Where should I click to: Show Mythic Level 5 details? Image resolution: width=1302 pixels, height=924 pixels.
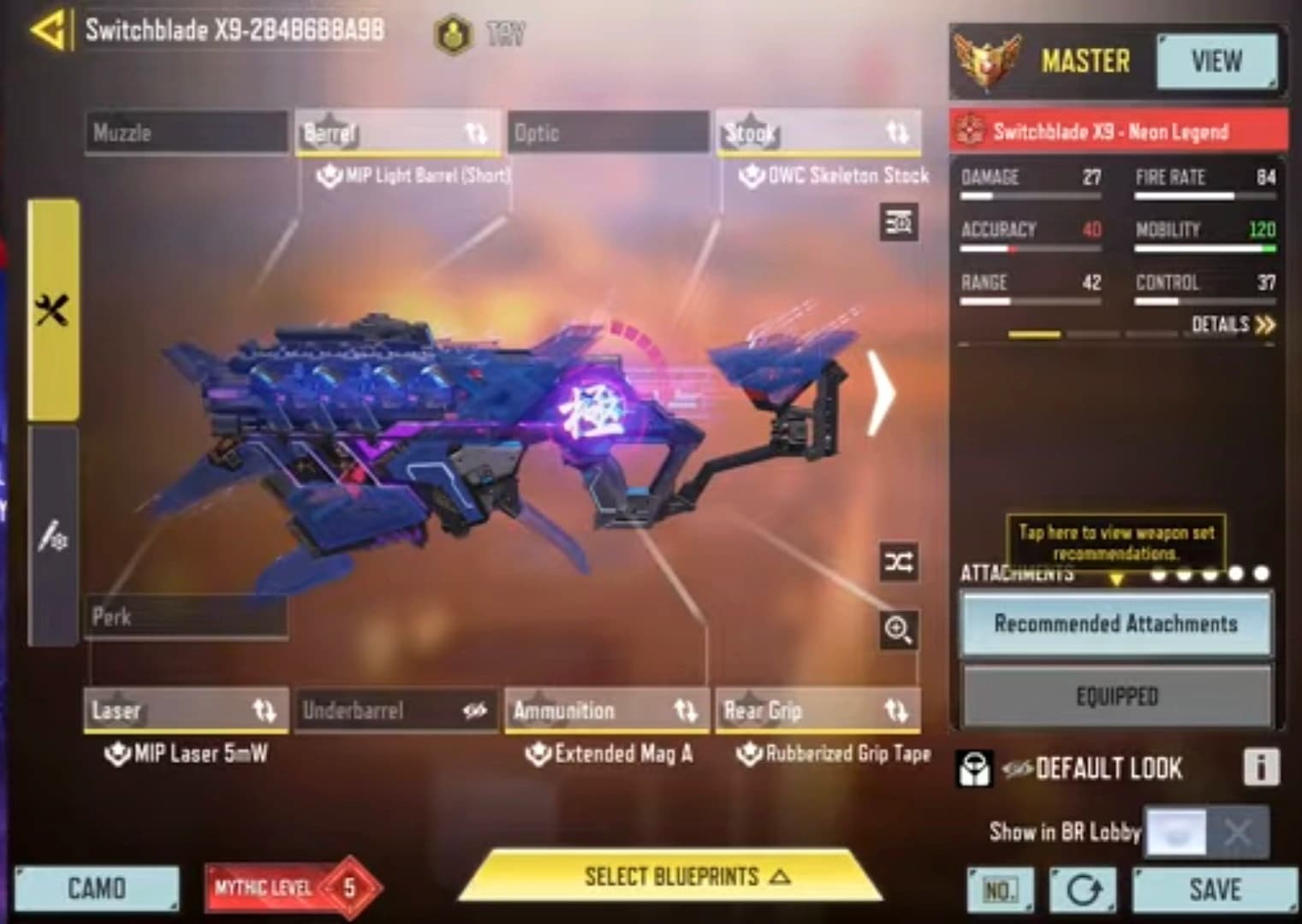(x=291, y=888)
